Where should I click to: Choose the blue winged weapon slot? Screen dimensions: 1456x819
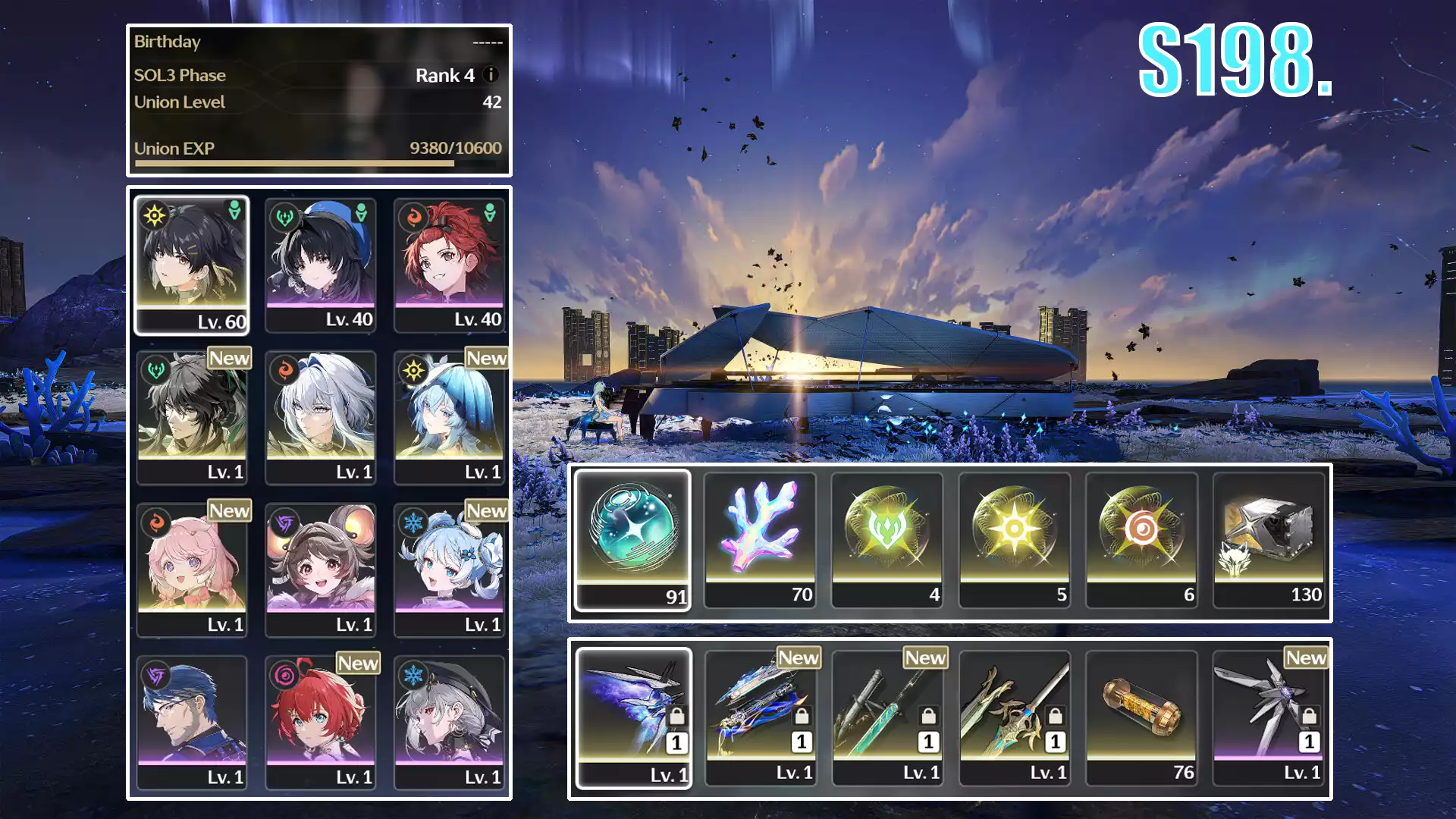coord(634,718)
